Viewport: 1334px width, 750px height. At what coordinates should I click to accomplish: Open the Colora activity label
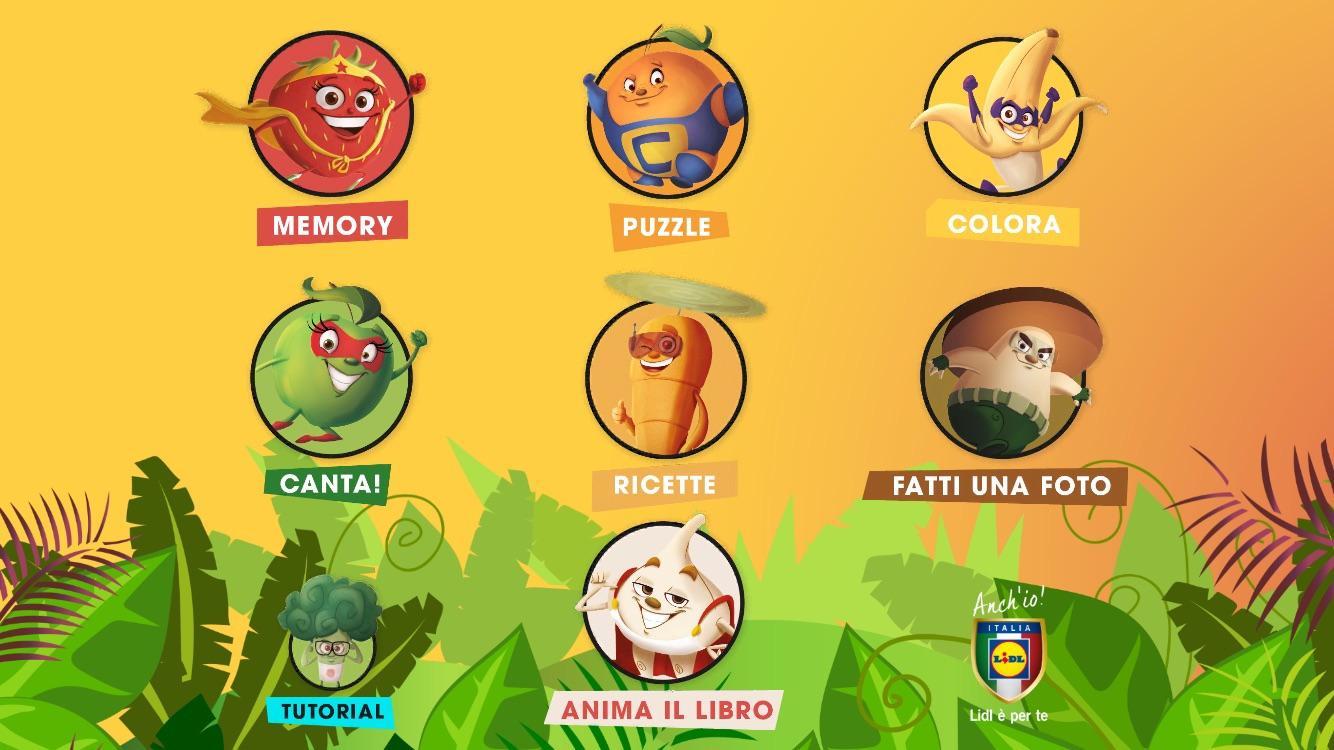tap(1003, 223)
